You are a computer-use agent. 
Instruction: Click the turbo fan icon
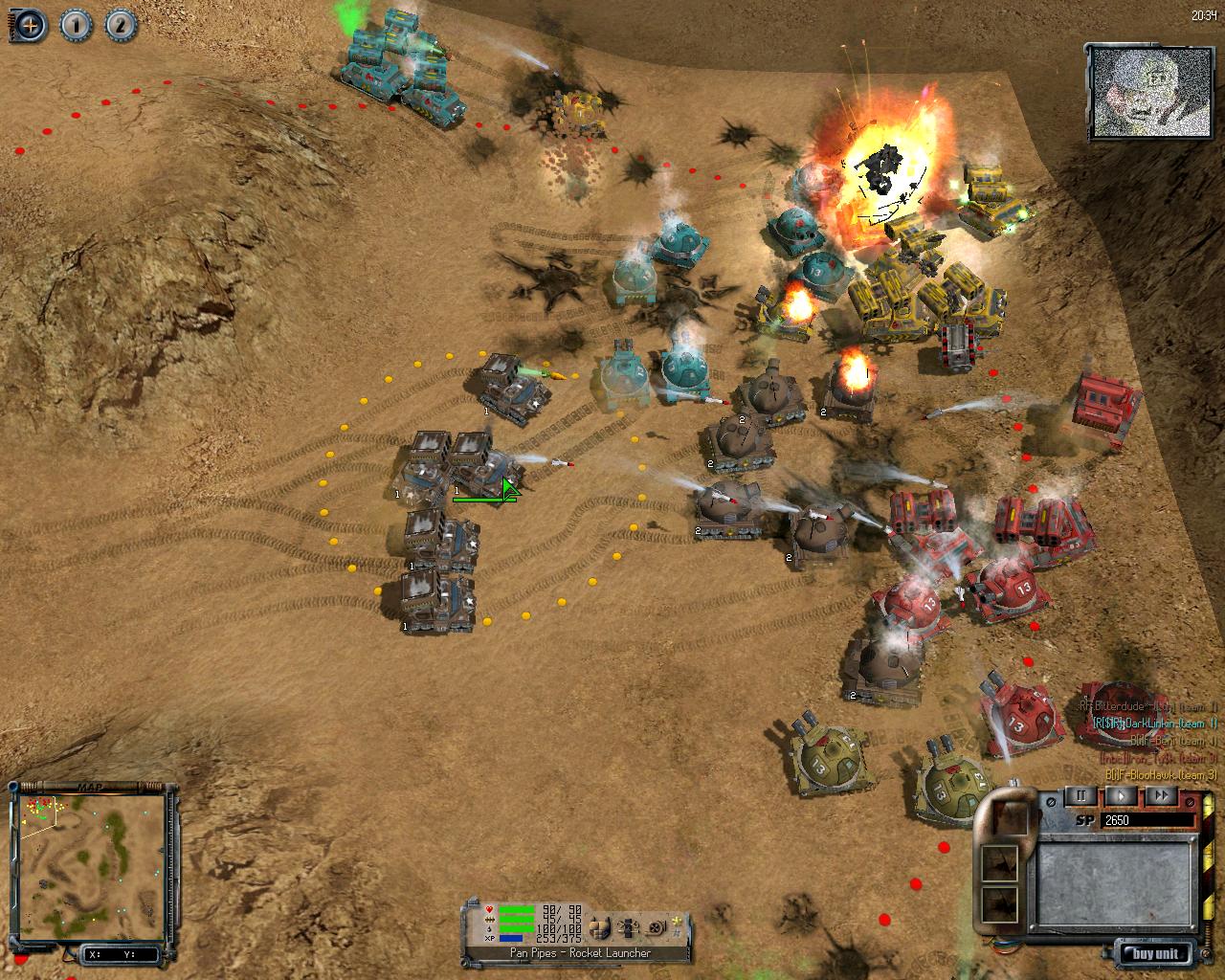657,926
